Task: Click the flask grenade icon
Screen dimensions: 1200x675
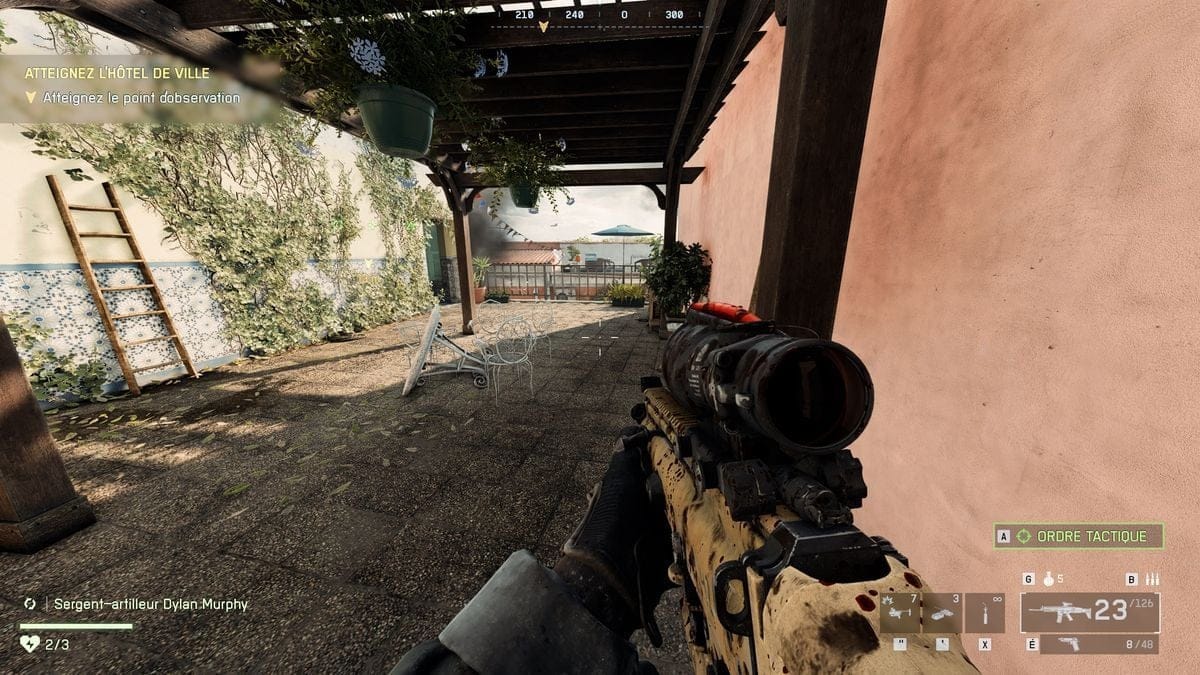Action: coord(1049,578)
